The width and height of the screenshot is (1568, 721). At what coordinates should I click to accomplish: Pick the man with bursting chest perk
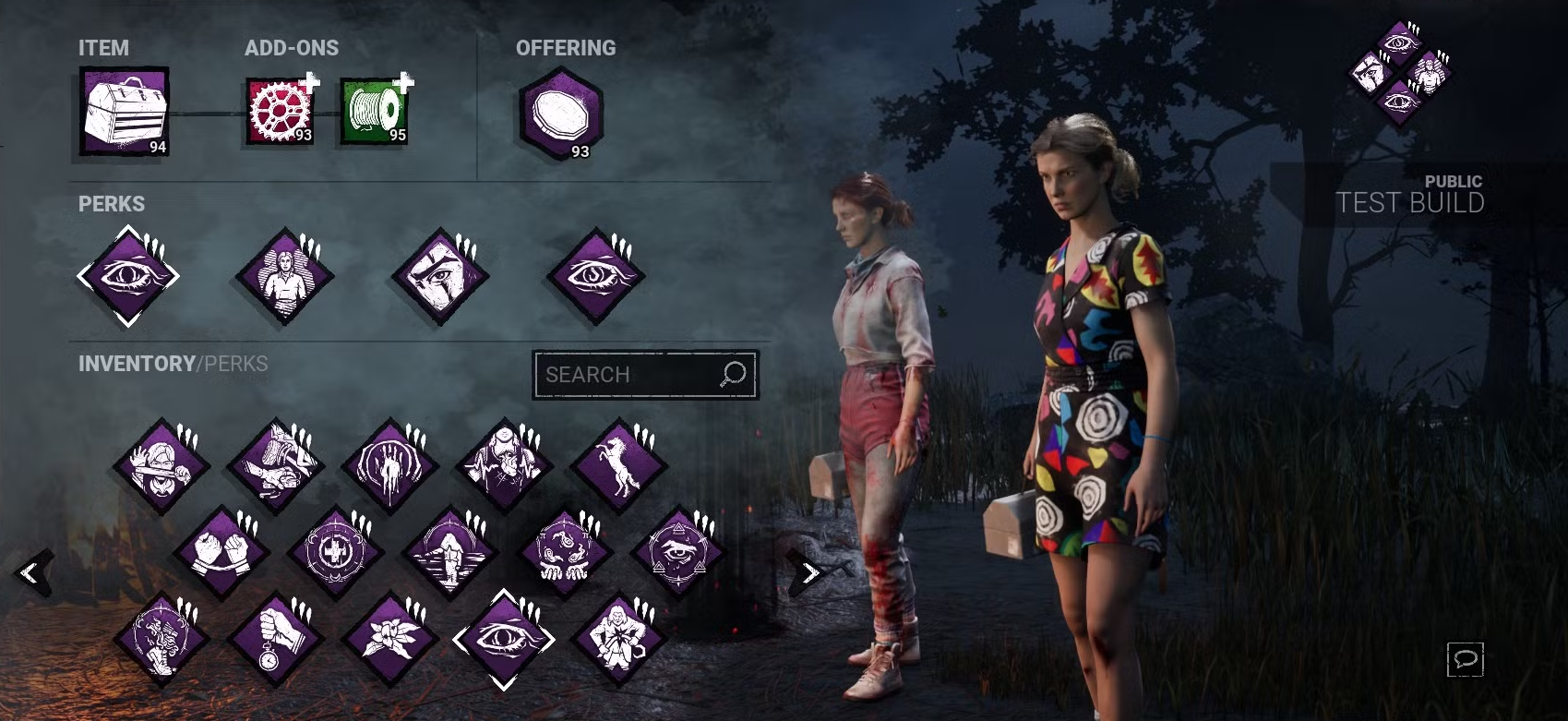[618, 639]
